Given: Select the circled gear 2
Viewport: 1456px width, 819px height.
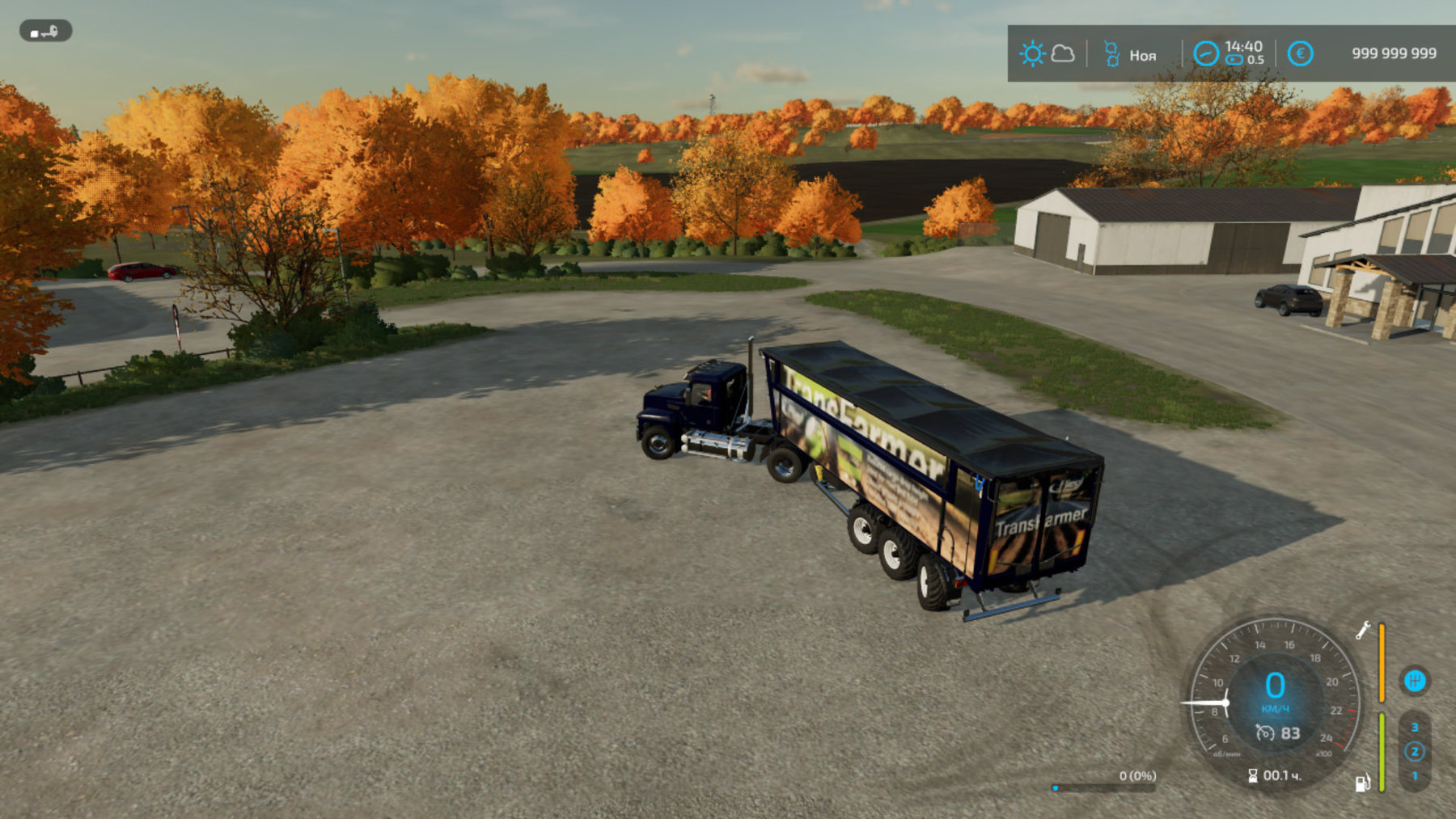Looking at the screenshot, I should click(1415, 751).
